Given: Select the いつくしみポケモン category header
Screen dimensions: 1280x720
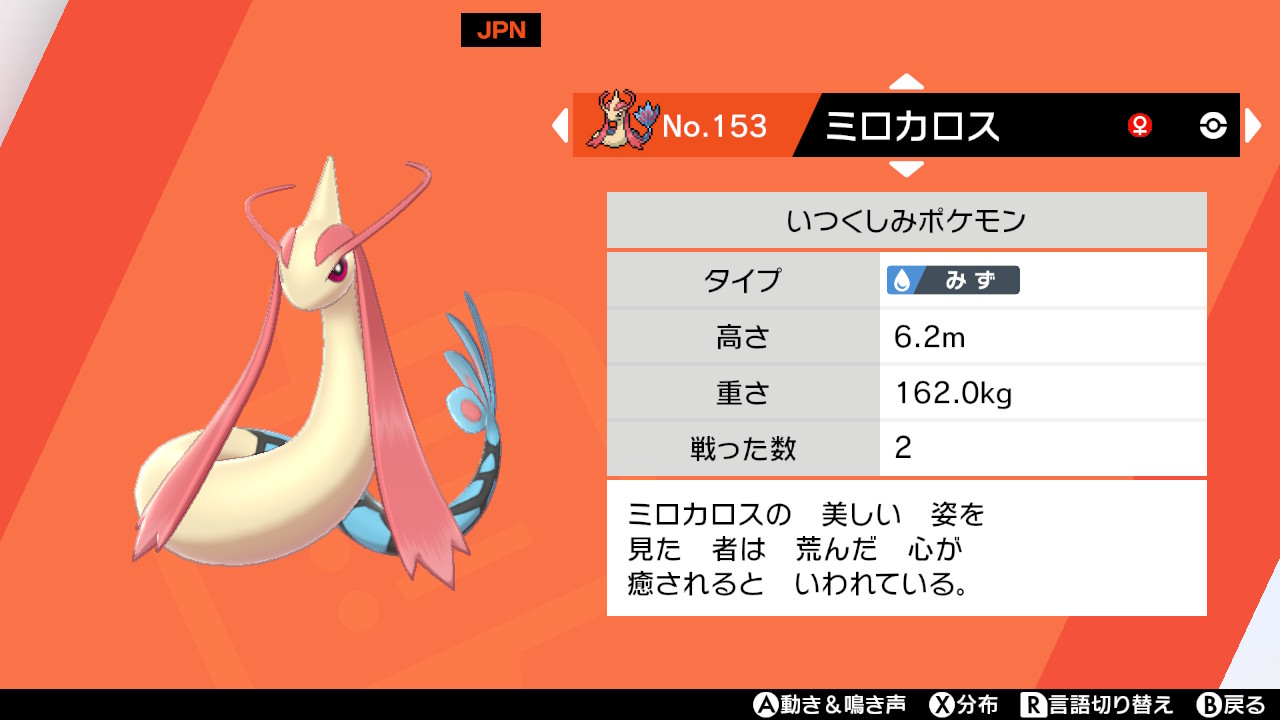Looking at the screenshot, I should coord(906,219).
